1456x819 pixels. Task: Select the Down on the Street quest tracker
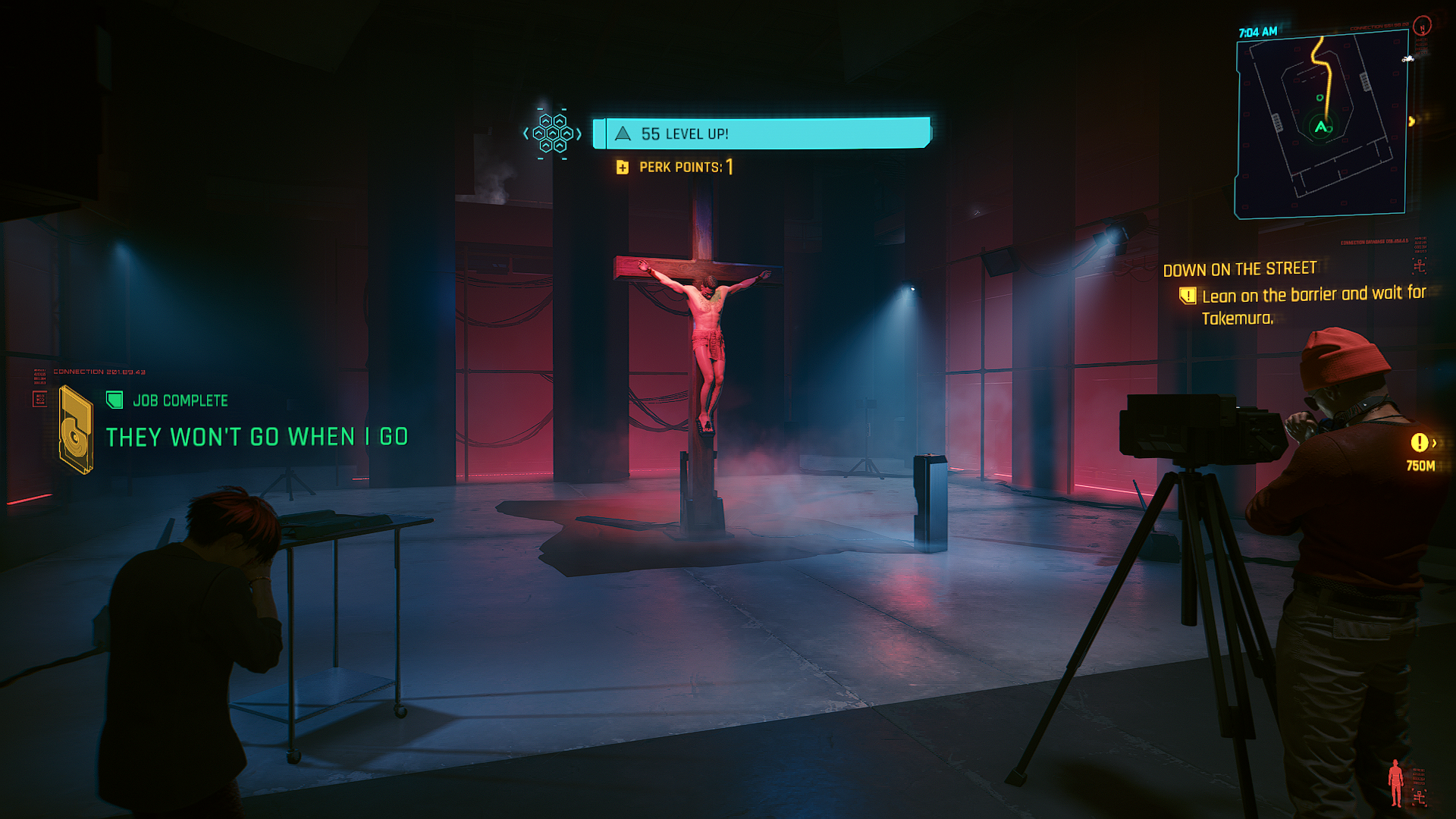coord(1240,270)
